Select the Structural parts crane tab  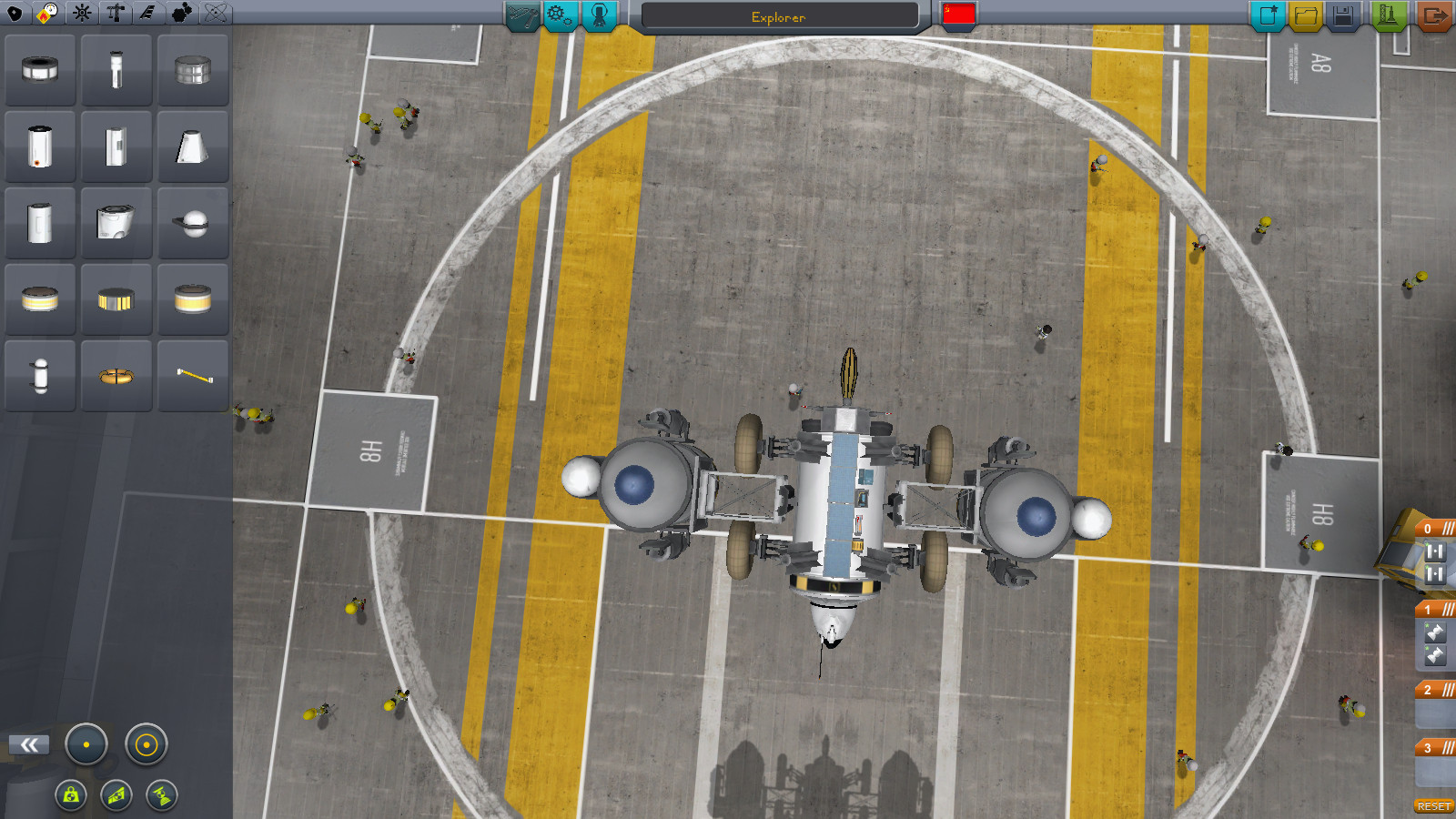point(116,13)
